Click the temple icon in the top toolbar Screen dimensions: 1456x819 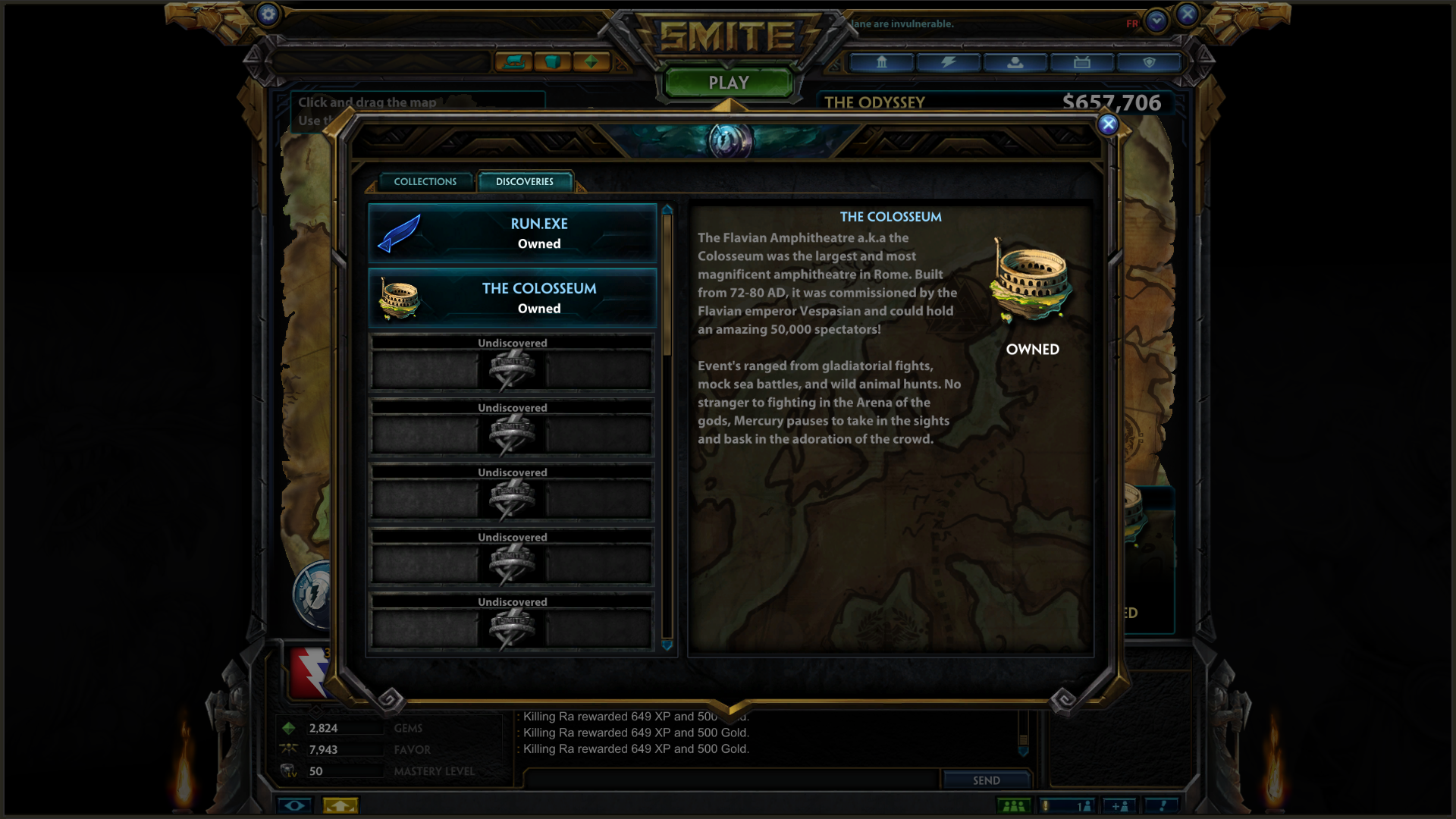pos(881,63)
